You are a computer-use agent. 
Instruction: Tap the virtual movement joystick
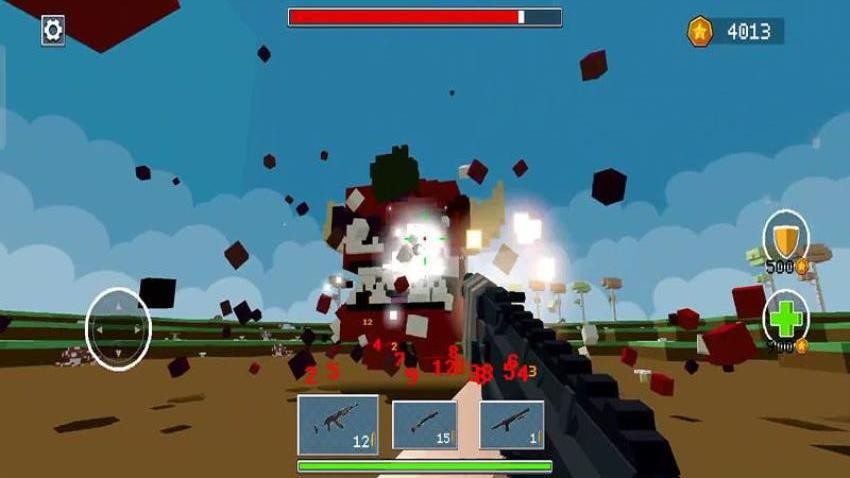point(118,328)
